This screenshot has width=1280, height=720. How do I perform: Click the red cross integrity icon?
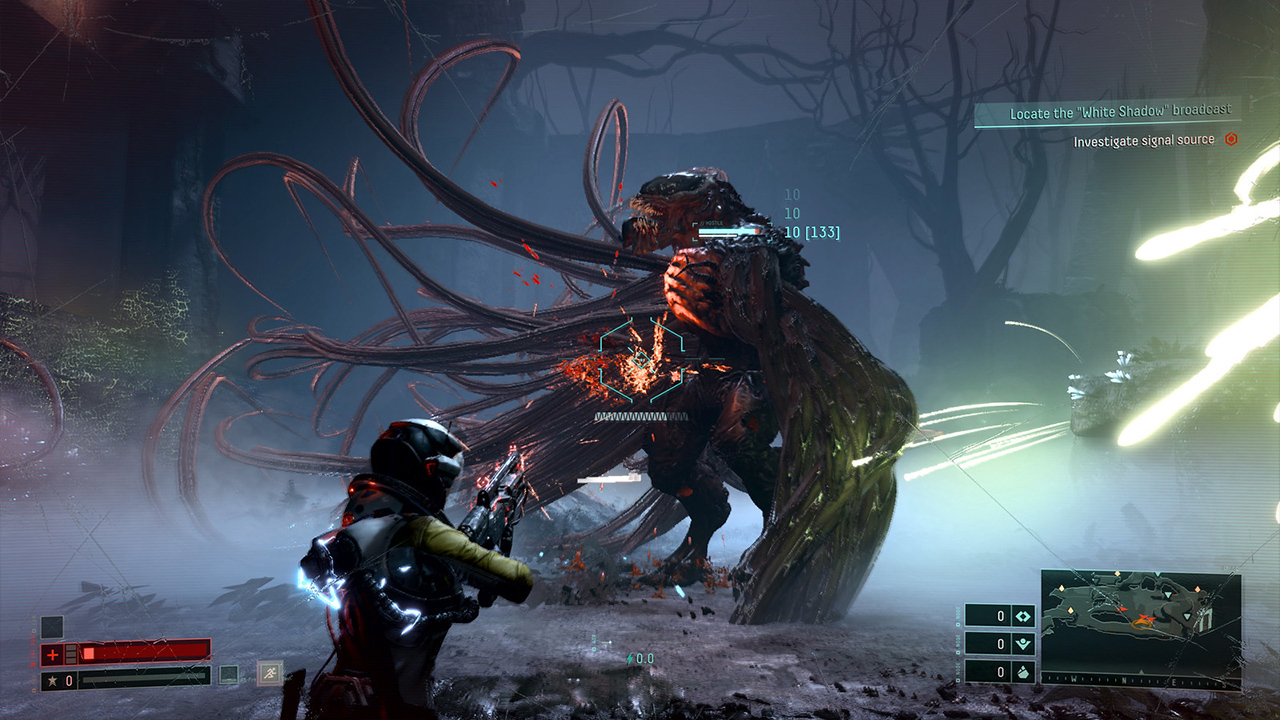click(x=51, y=655)
